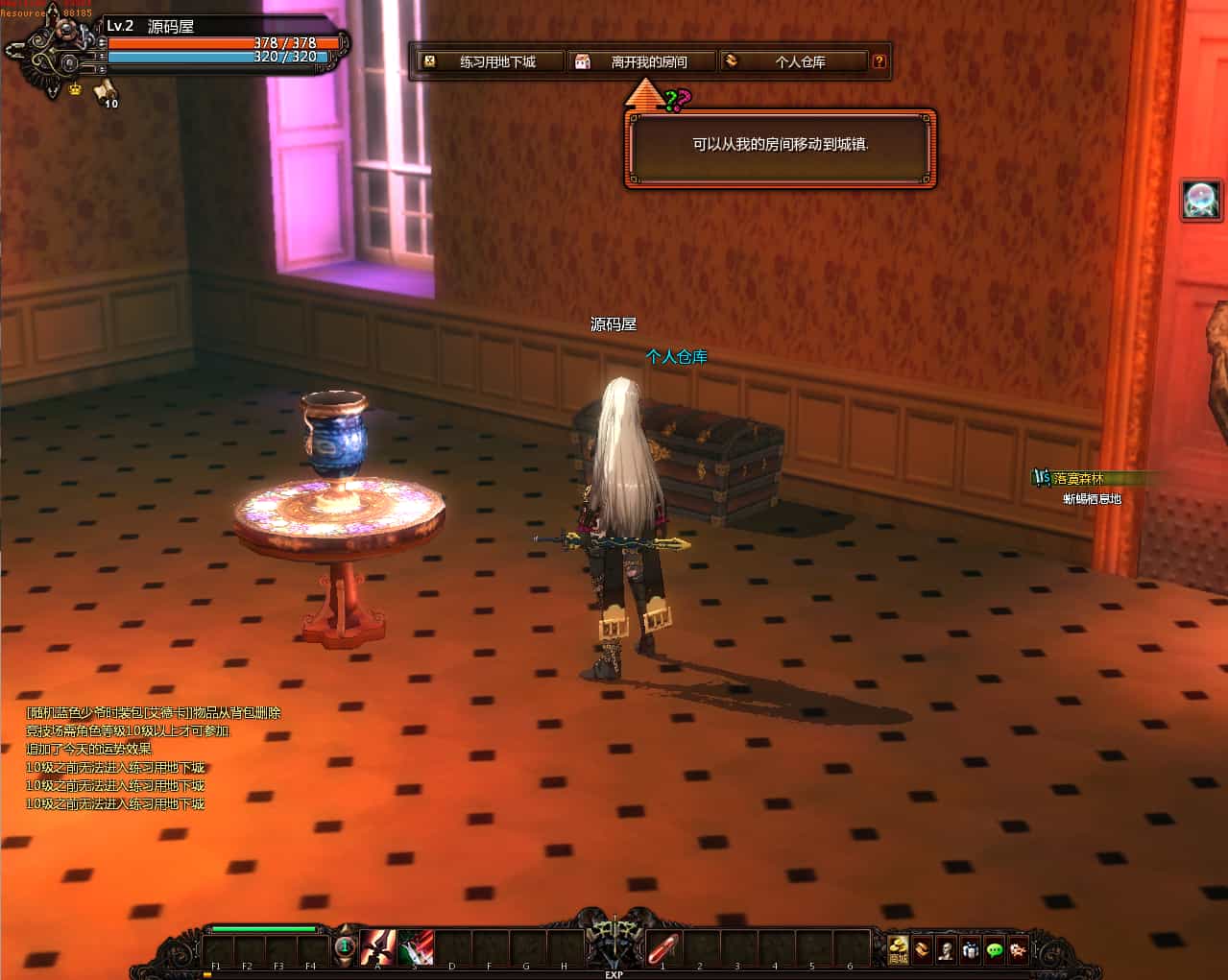Viewport: 1228px width, 980px height.
Task: Activate the sword slash skill in slot A
Action: coord(377,947)
